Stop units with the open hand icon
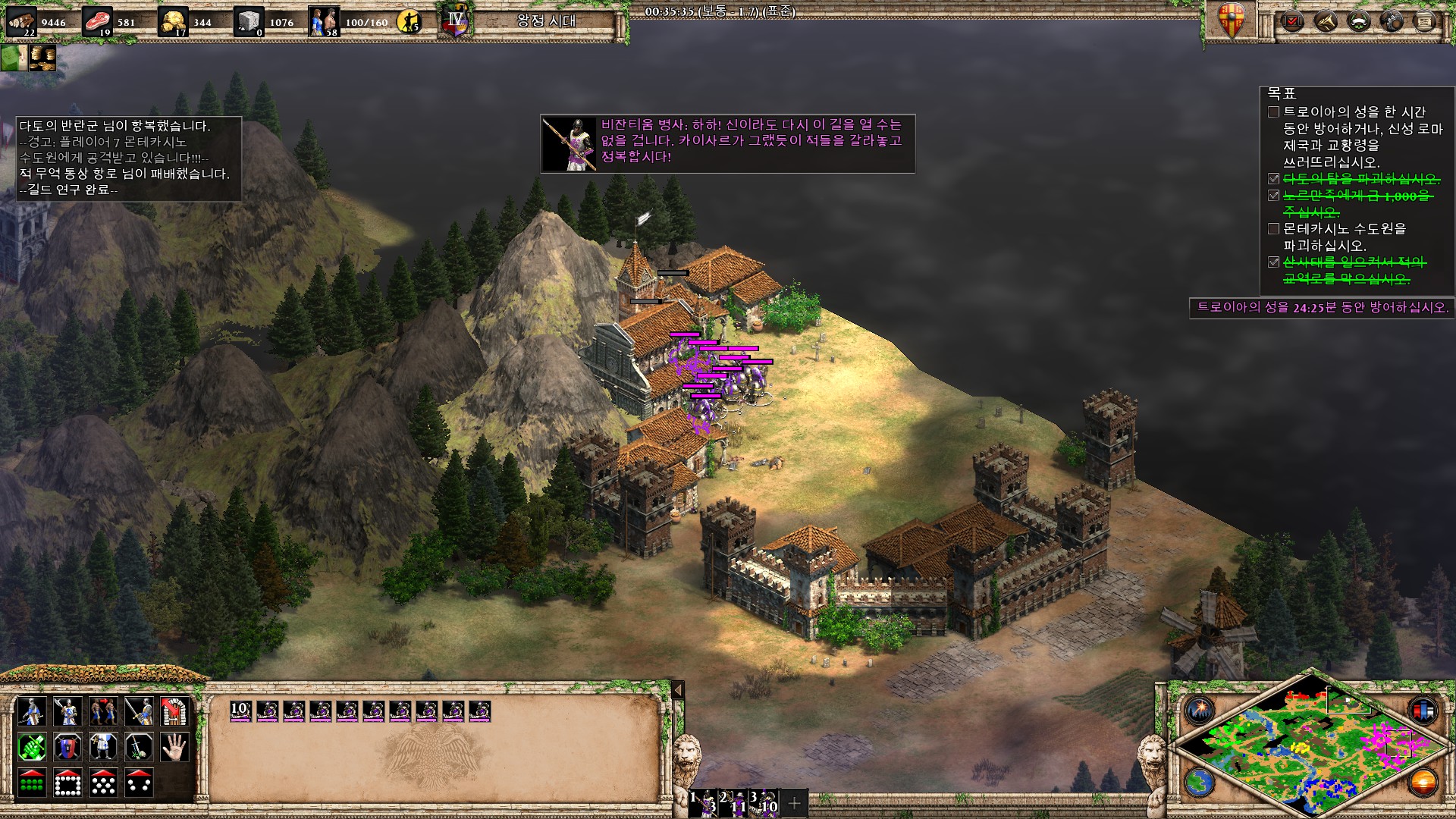The width and height of the screenshot is (1456, 819). pyautogui.click(x=174, y=748)
